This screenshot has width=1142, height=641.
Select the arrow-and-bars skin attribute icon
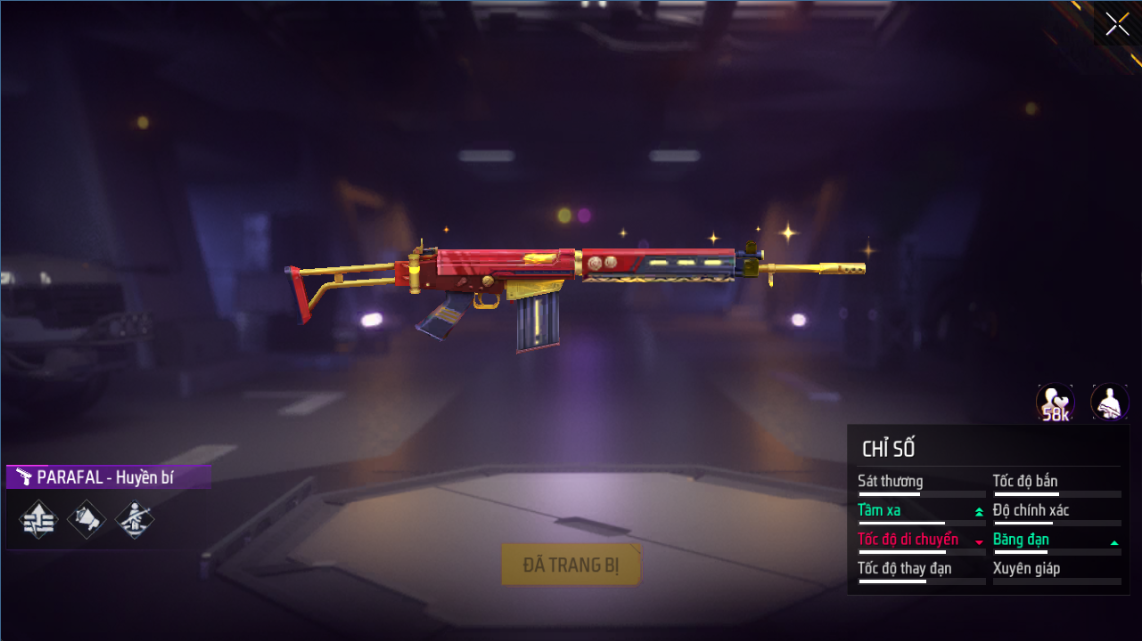[x=38, y=517]
